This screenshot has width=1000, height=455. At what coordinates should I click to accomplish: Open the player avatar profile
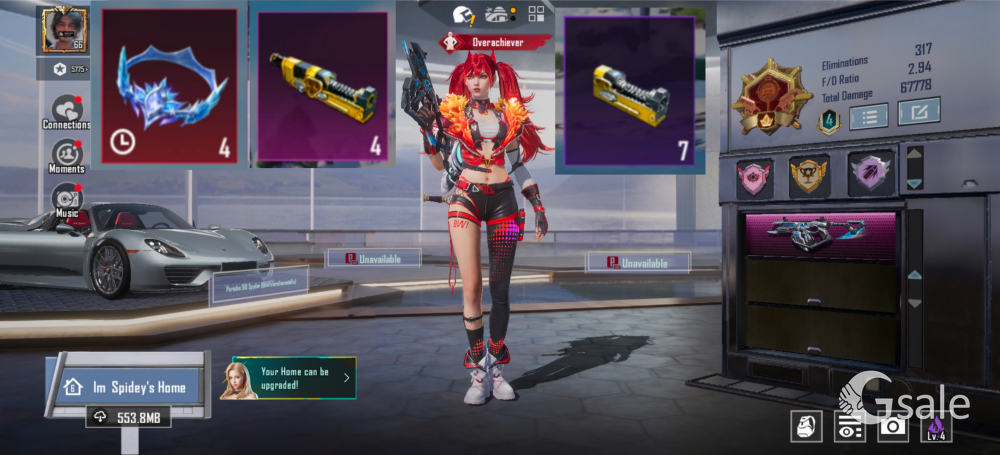pyautogui.click(x=64, y=30)
